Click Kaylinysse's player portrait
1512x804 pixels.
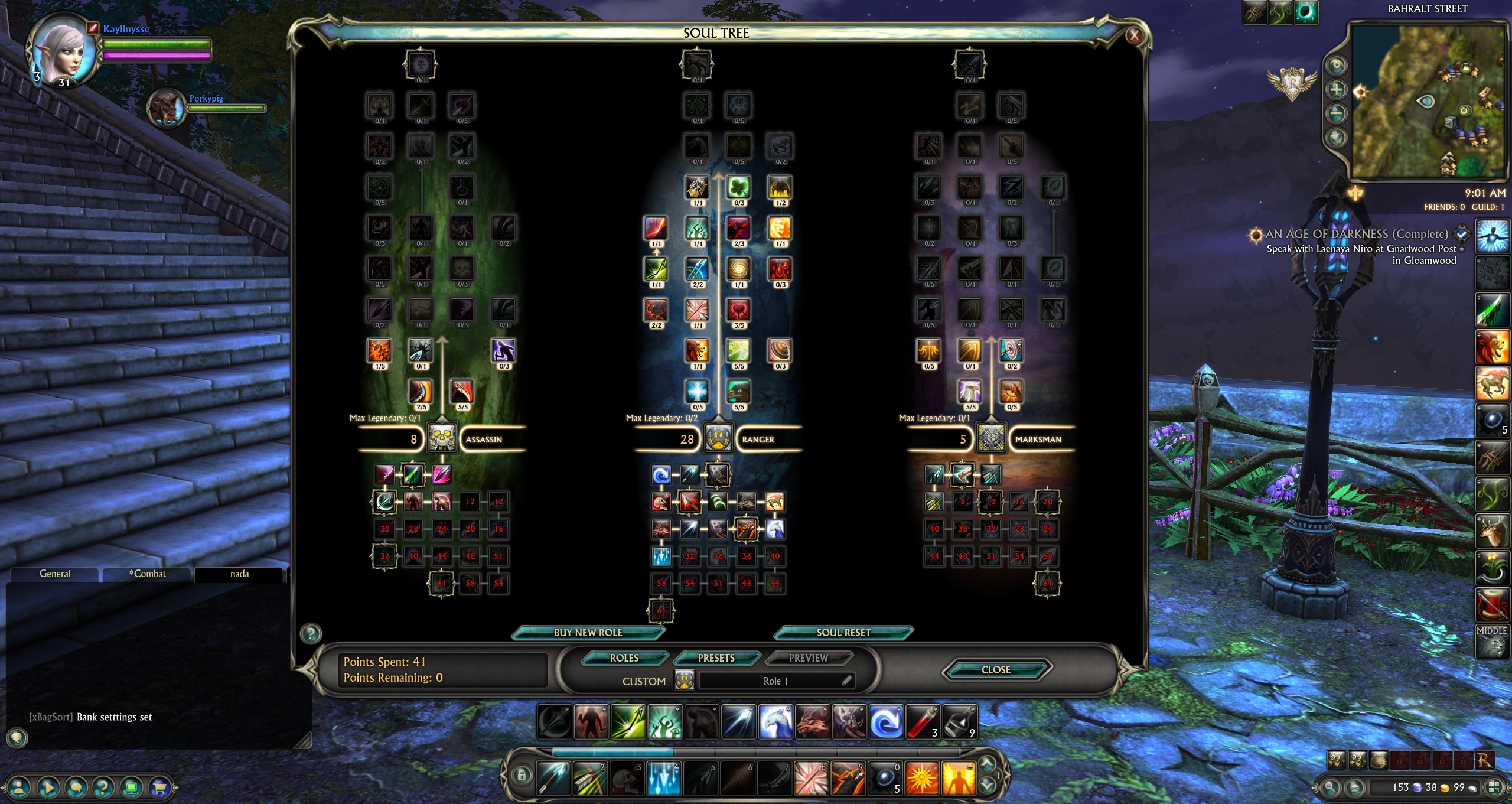[64, 50]
